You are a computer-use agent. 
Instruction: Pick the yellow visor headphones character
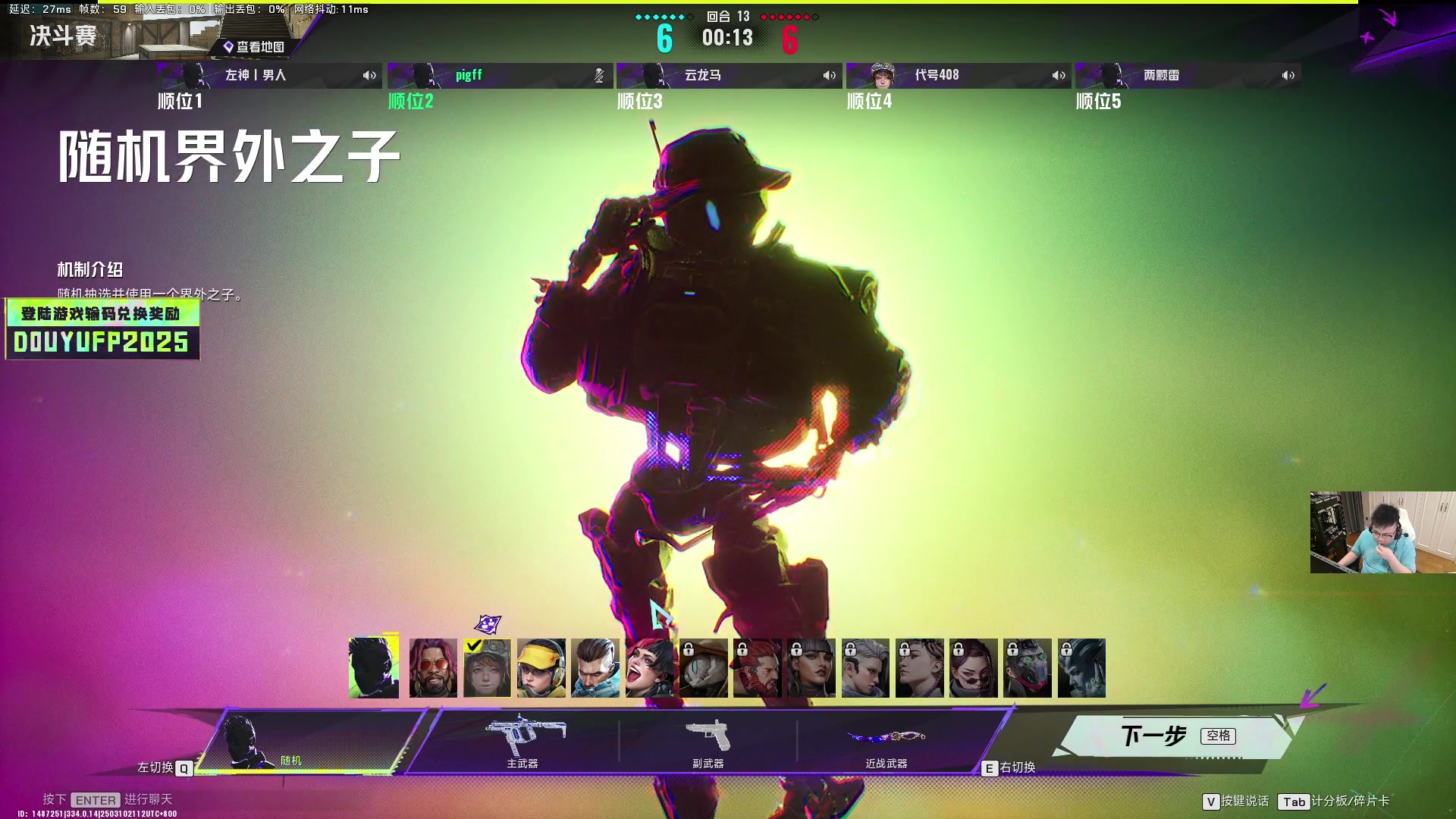[541, 668]
